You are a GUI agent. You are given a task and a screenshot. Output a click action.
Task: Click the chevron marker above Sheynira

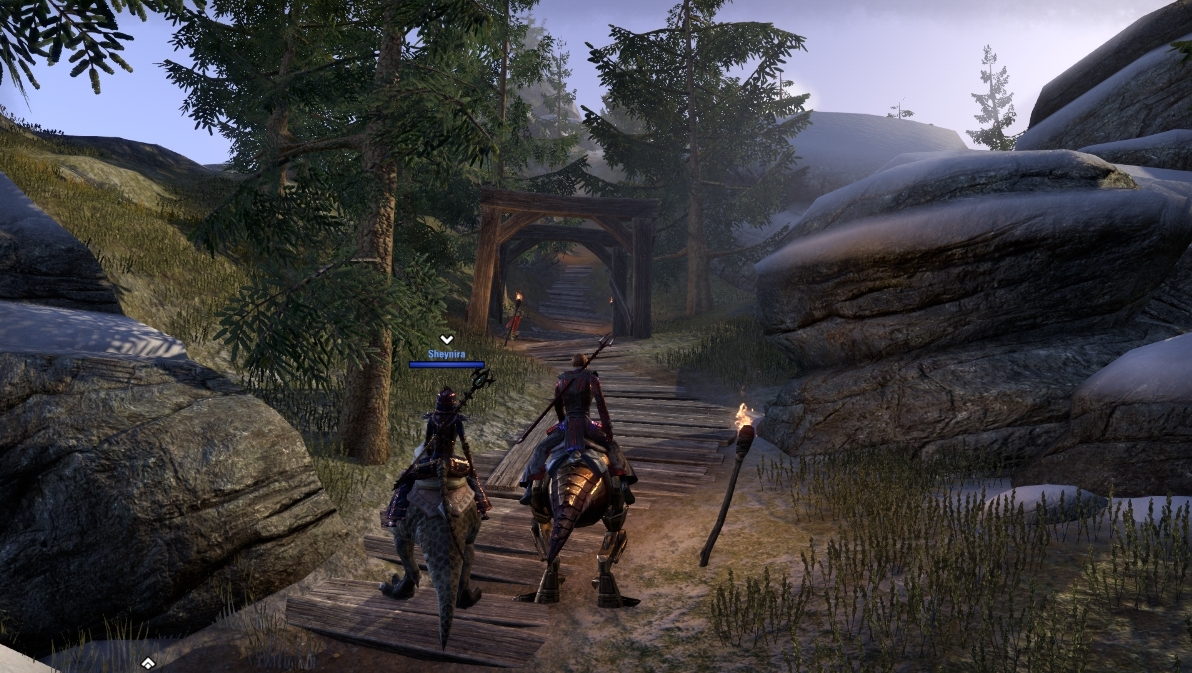tap(447, 339)
